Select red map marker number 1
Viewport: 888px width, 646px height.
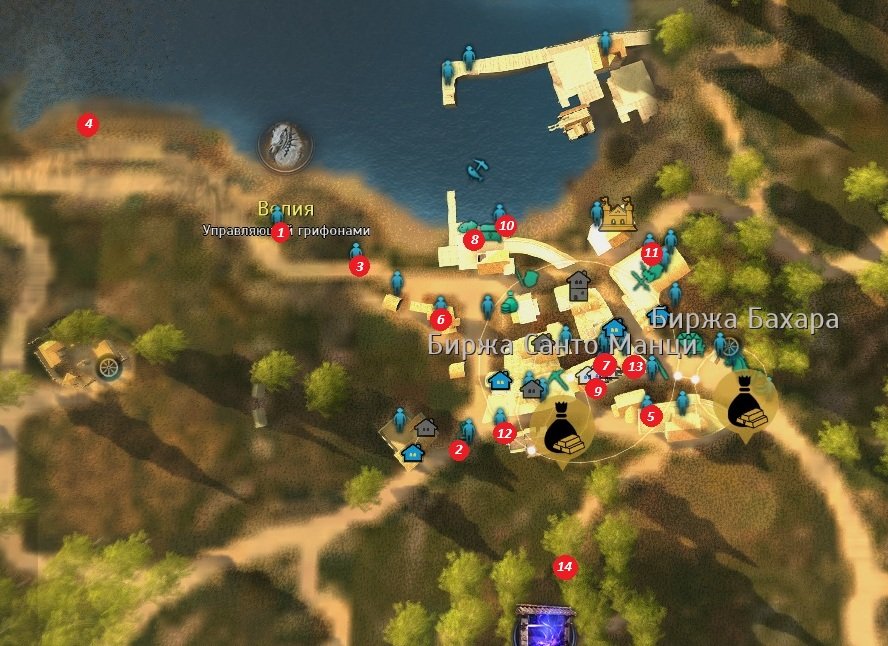pos(281,233)
